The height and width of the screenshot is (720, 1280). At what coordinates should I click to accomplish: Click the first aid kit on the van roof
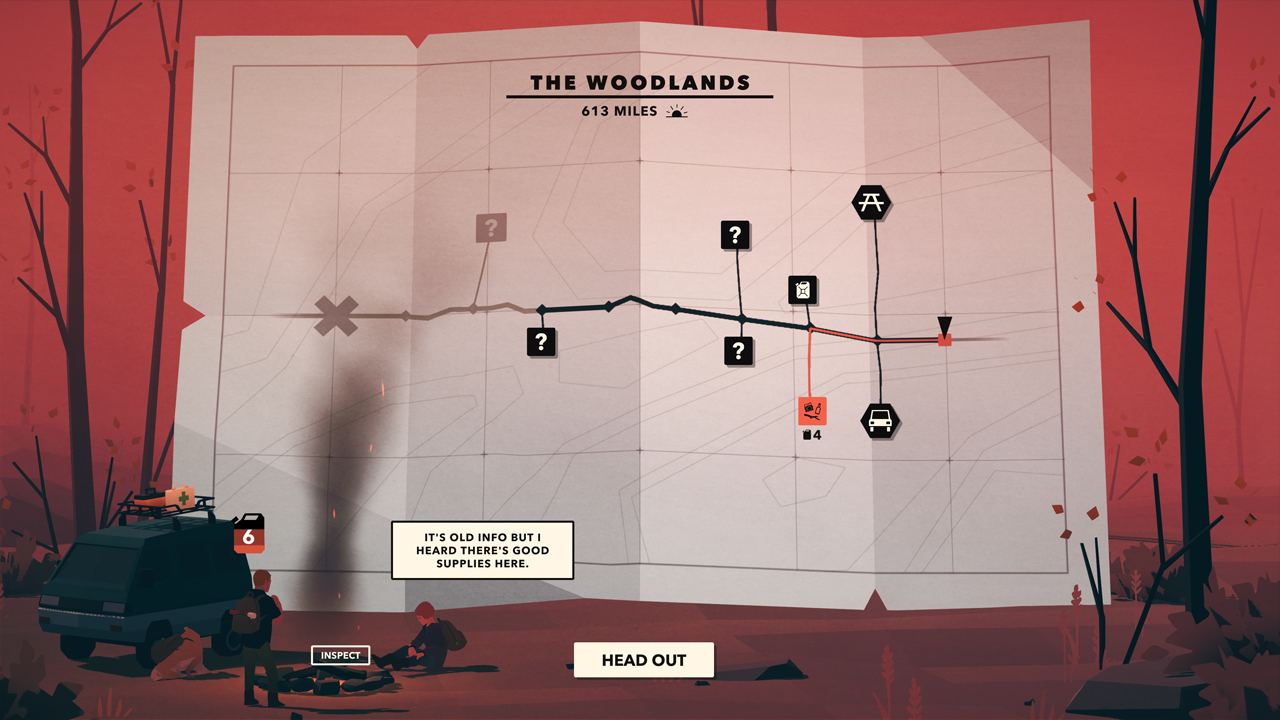(x=178, y=496)
